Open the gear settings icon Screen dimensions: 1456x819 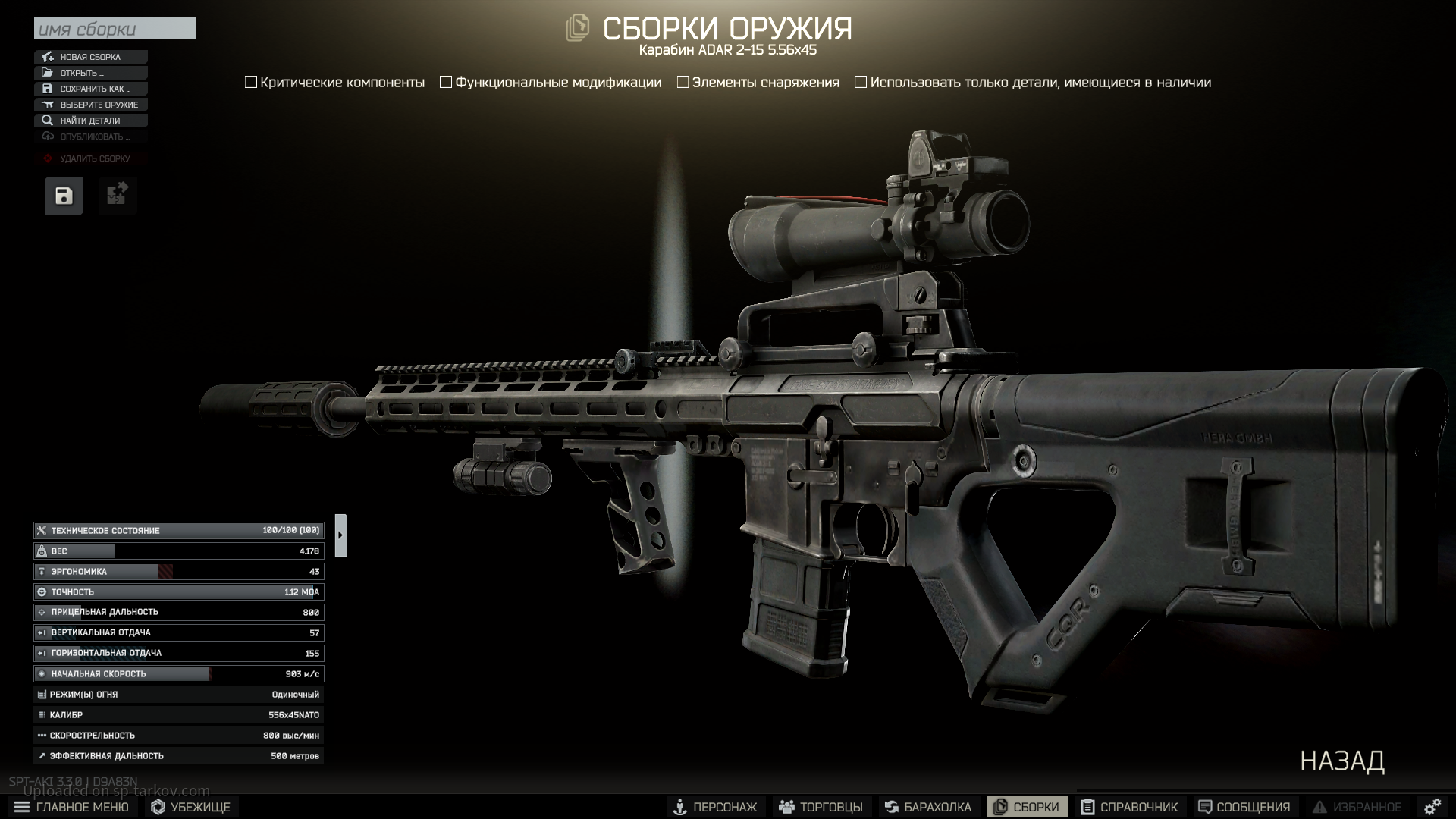pyautogui.click(x=1432, y=807)
